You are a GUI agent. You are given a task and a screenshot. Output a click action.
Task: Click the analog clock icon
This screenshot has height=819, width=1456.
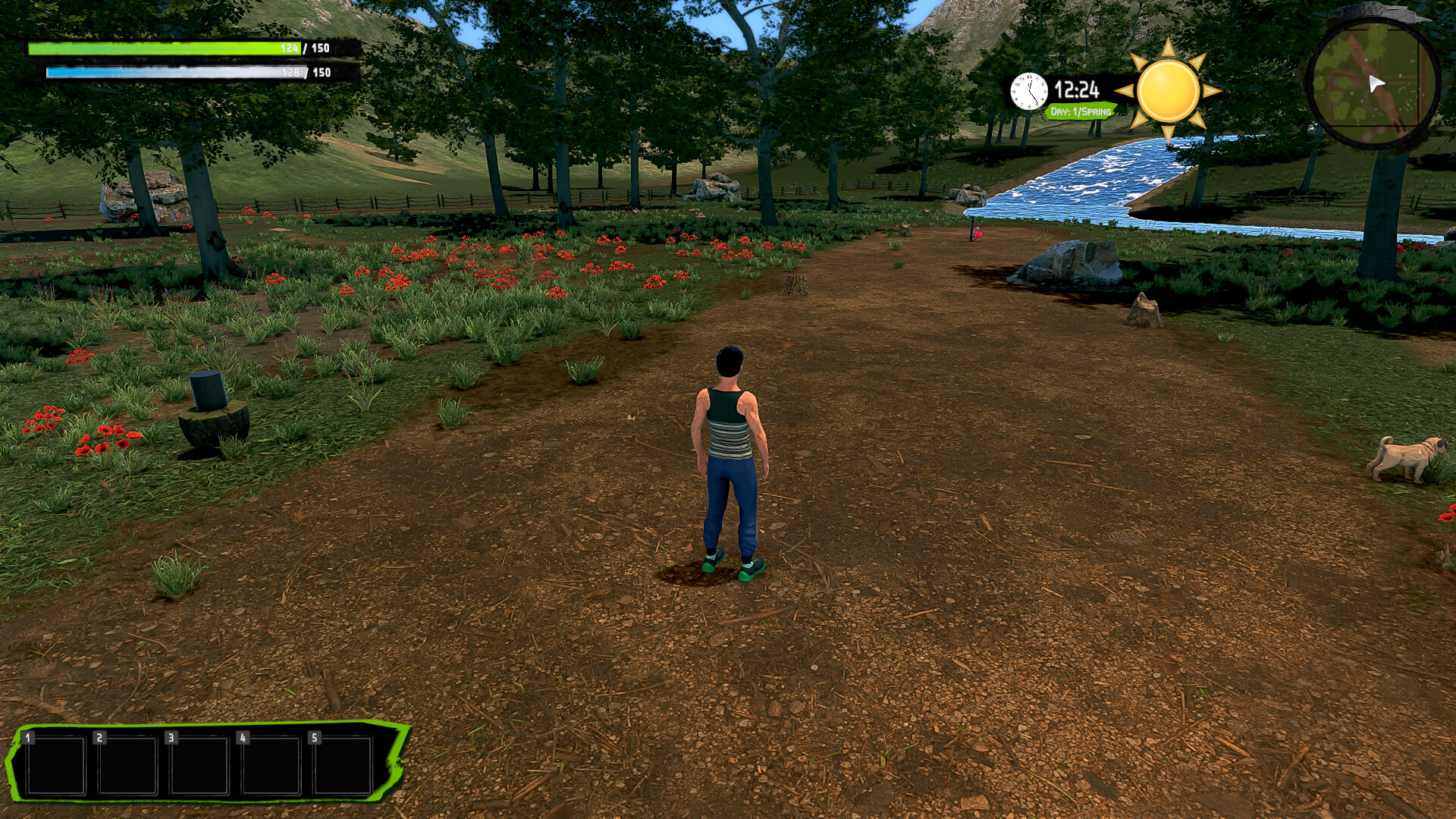coord(1030,91)
